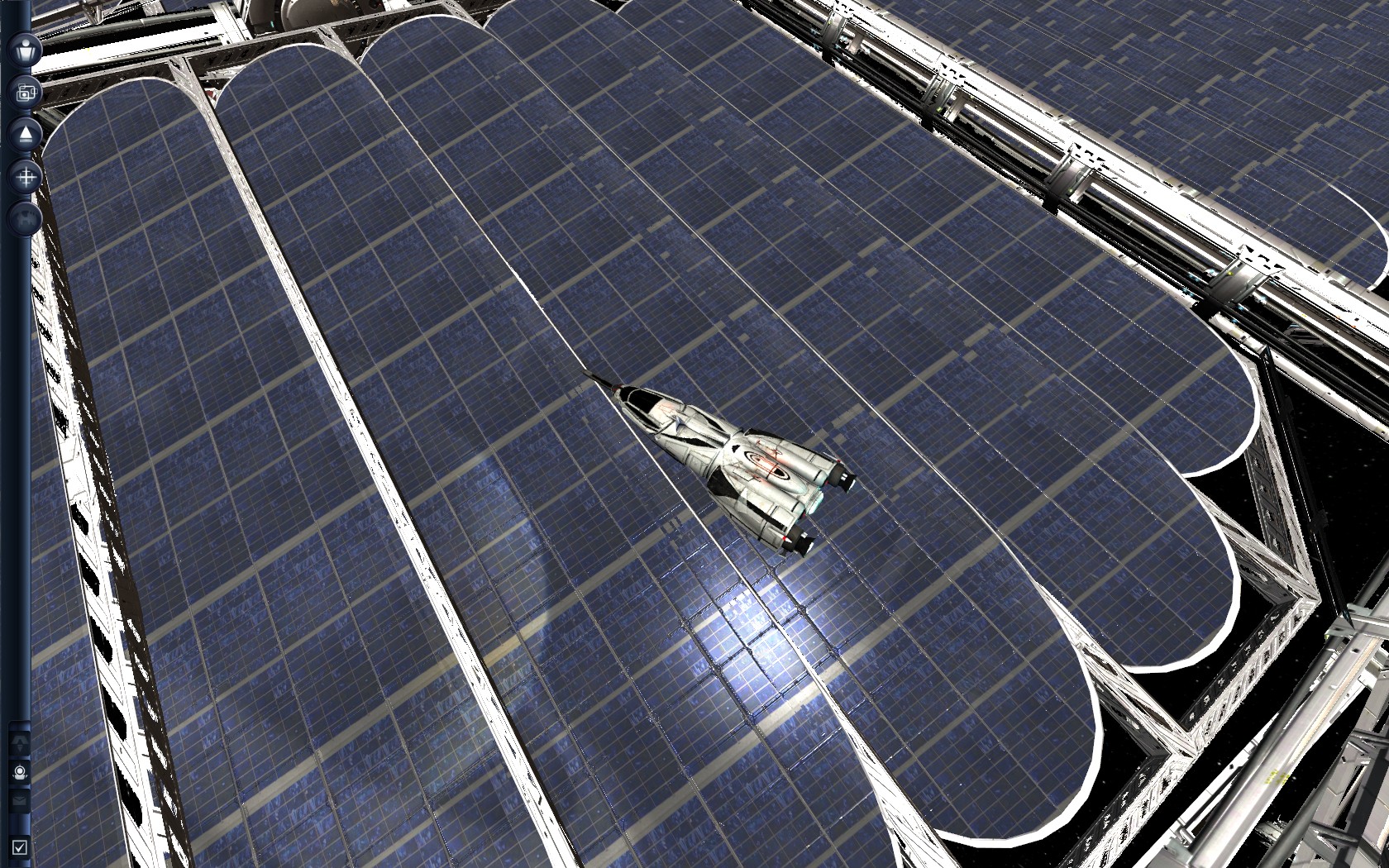The width and height of the screenshot is (1389, 868).
Task: Click the dimmed up-down arrow sidebar icon
Action: 20,742
